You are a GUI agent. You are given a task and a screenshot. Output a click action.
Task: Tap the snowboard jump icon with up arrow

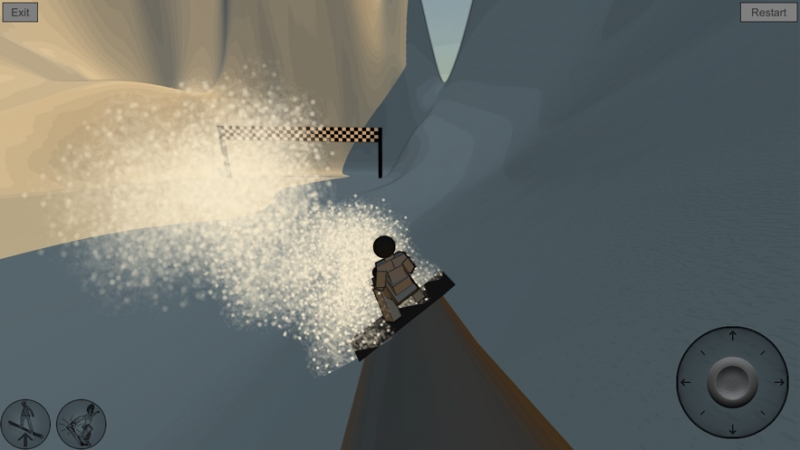point(27,424)
